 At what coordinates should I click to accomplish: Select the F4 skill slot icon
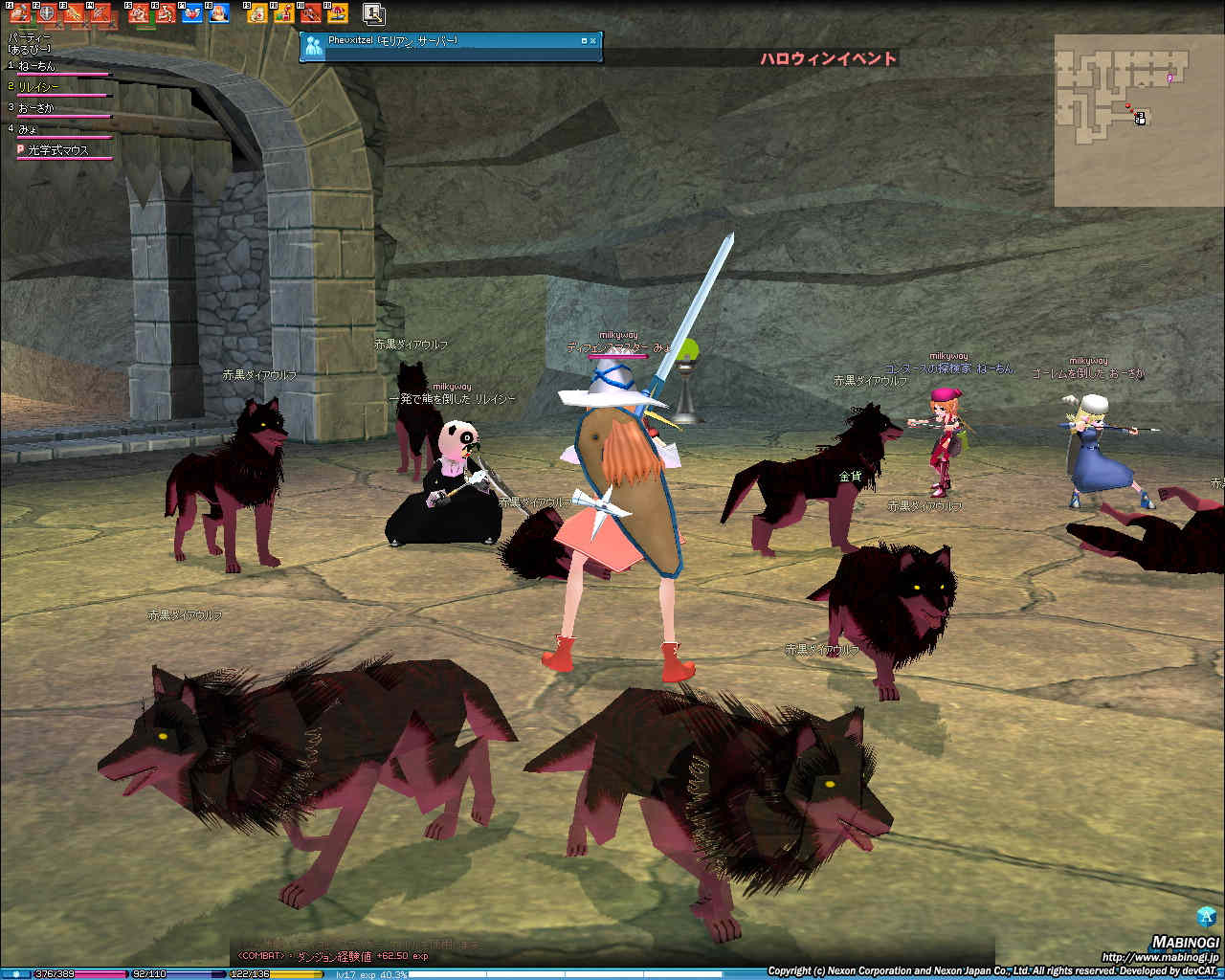point(100,12)
